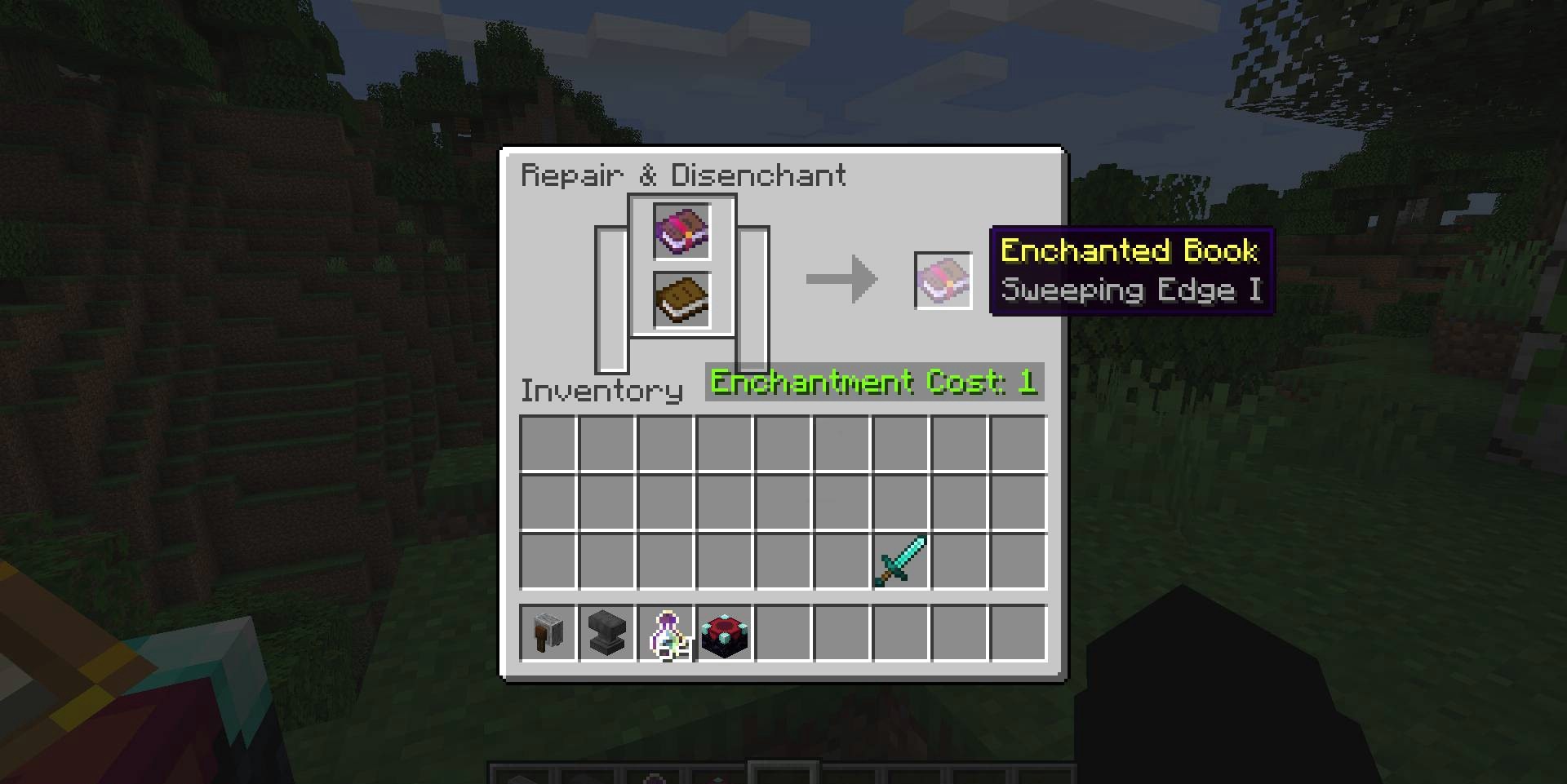
Task: Select the diamond sword in the inventory
Action: click(x=900, y=561)
